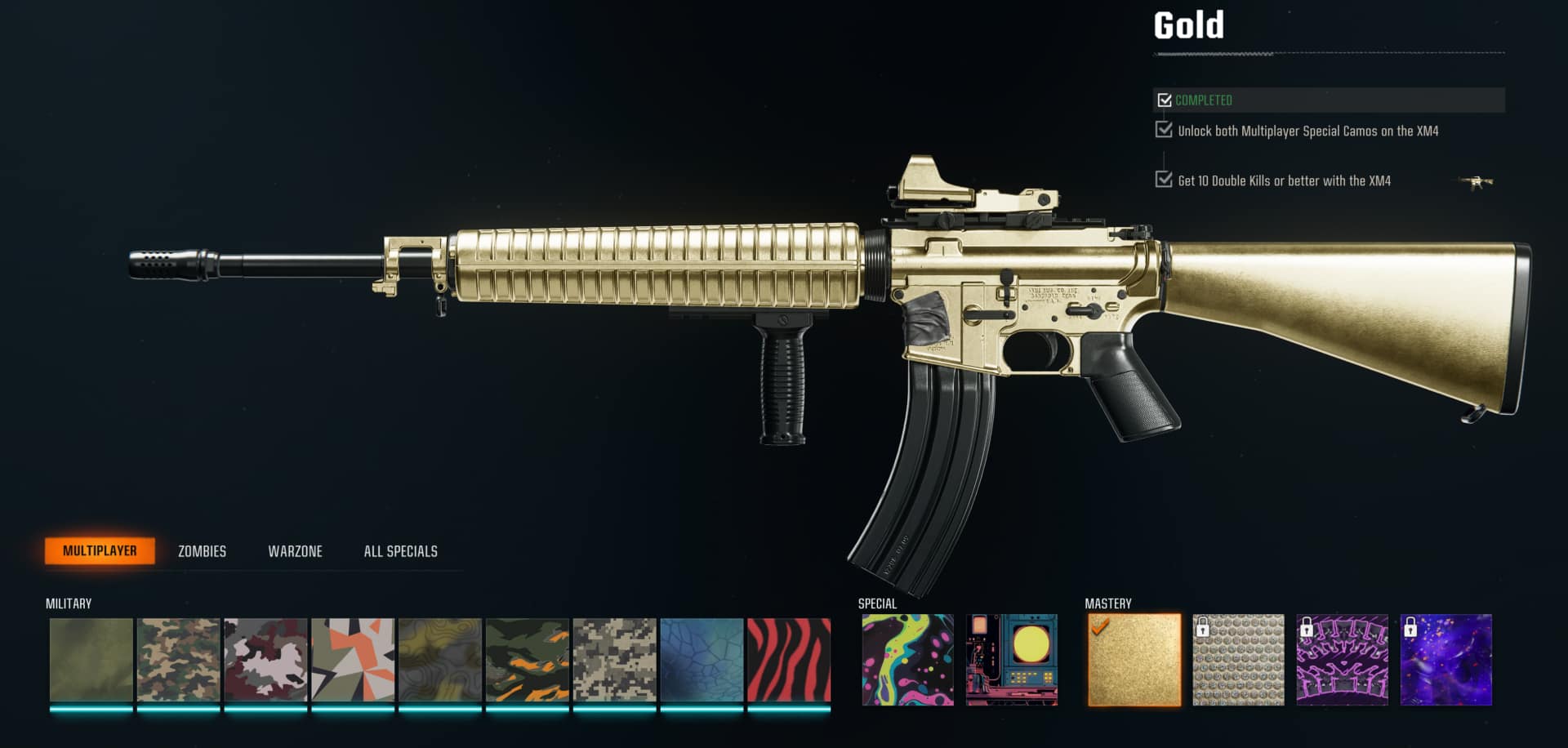The image size is (1568, 748).
Task: Open the Zombies camo tab
Action: pos(202,551)
